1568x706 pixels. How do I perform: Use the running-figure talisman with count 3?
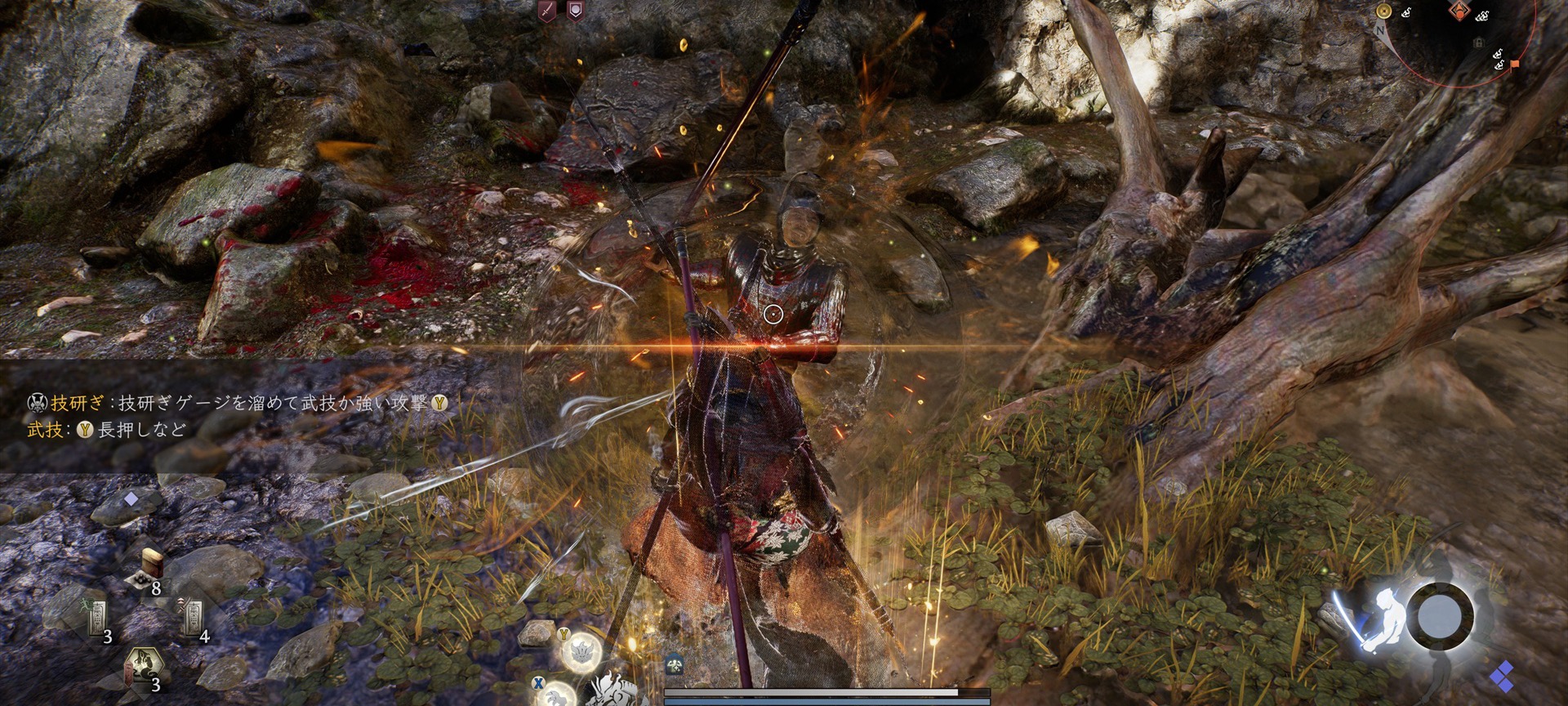98,620
